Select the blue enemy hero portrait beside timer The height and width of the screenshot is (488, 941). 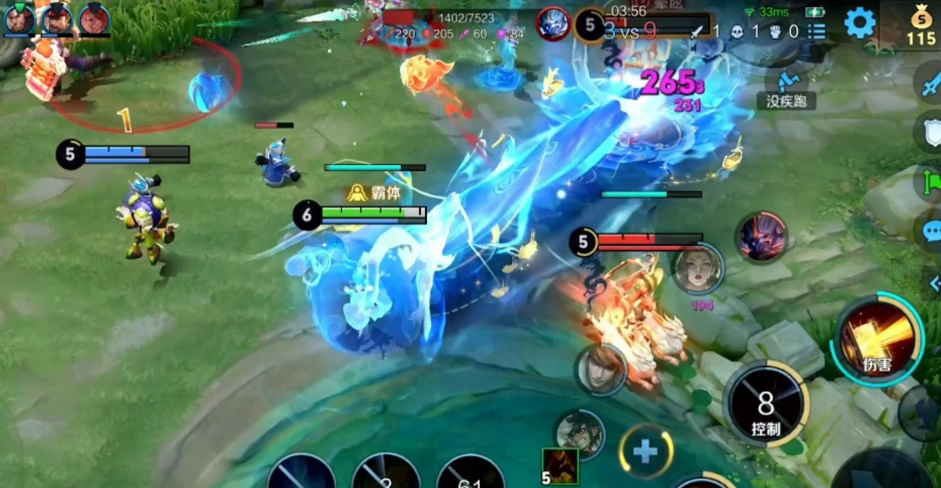point(553,24)
